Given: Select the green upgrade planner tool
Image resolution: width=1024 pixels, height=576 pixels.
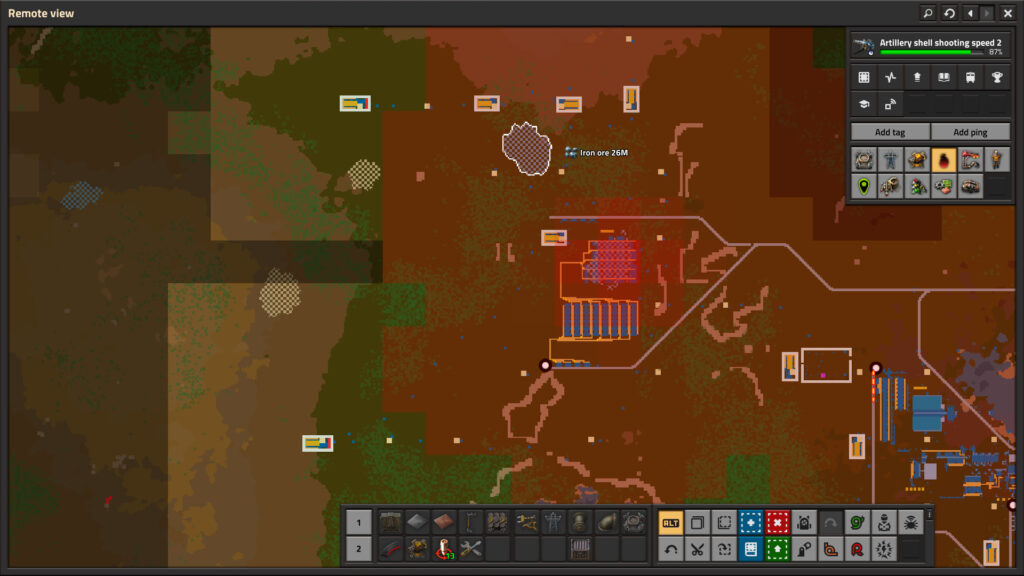Looking at the screenshot, I should tap(777, 548).
